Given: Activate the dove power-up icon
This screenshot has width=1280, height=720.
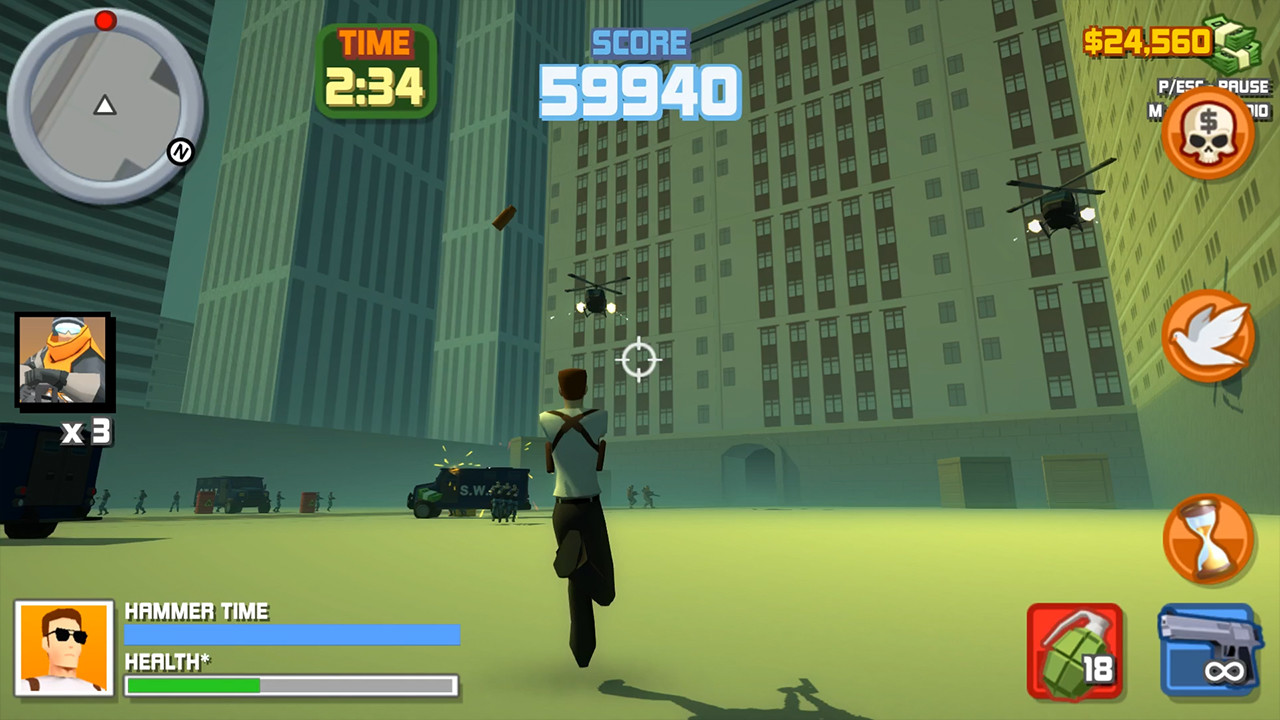Looking at the screenshot, I should point(1210,338).
